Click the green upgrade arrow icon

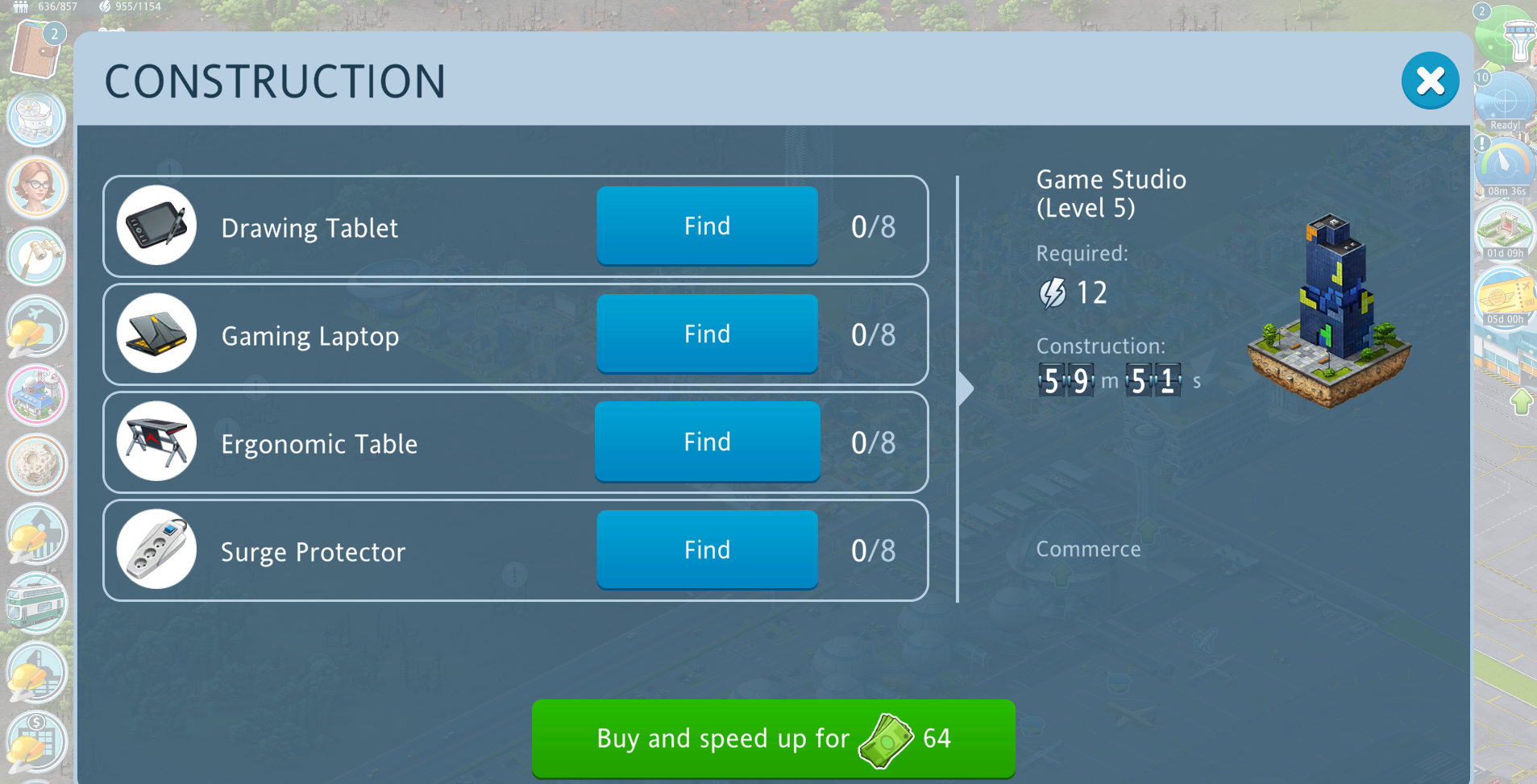(1521, 401)
